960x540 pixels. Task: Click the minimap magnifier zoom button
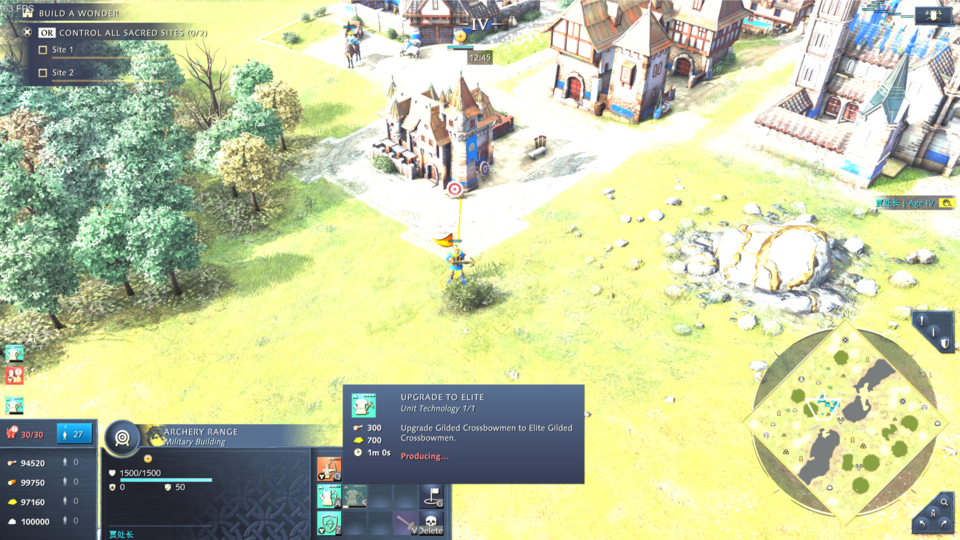tap(945, 502)
